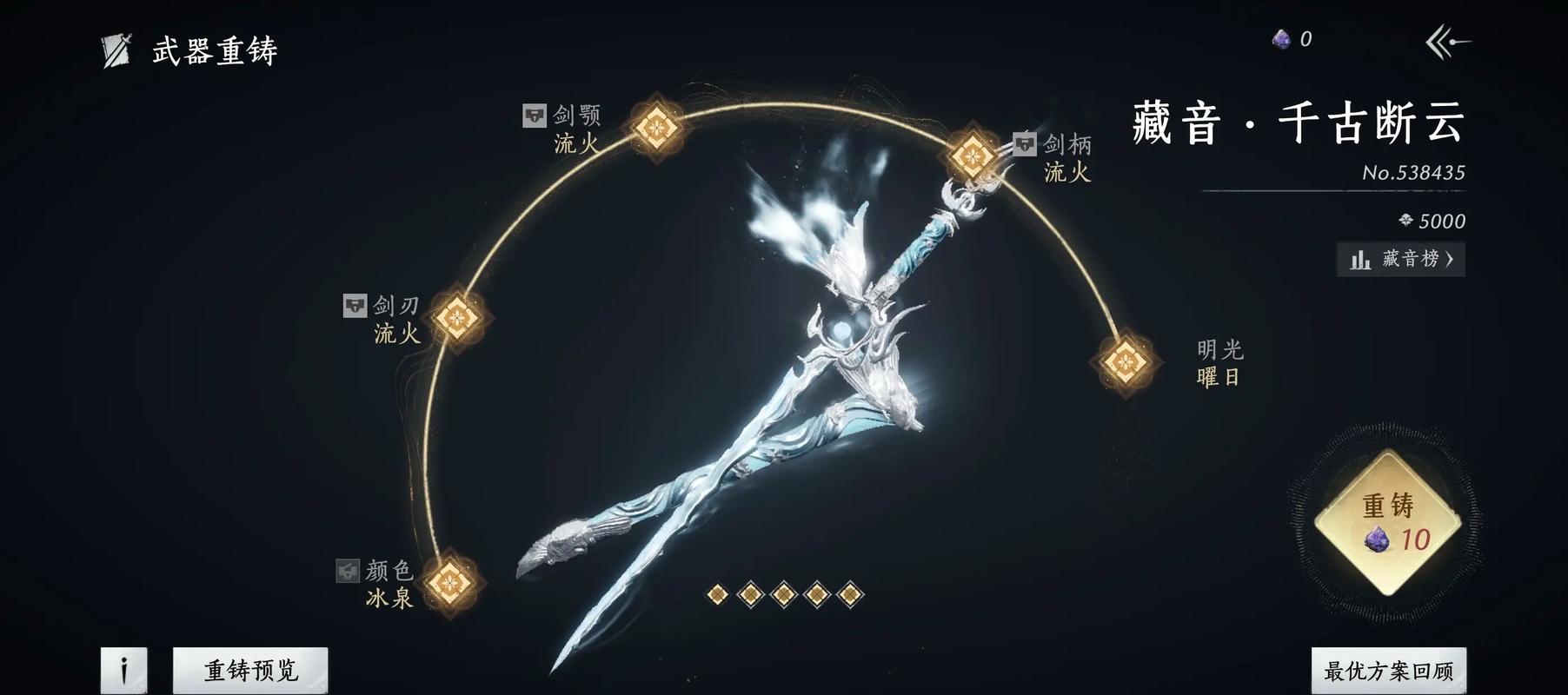Click the small tag icon beside 剑刃 label
1568x695 pixels.
pos(355,305)
